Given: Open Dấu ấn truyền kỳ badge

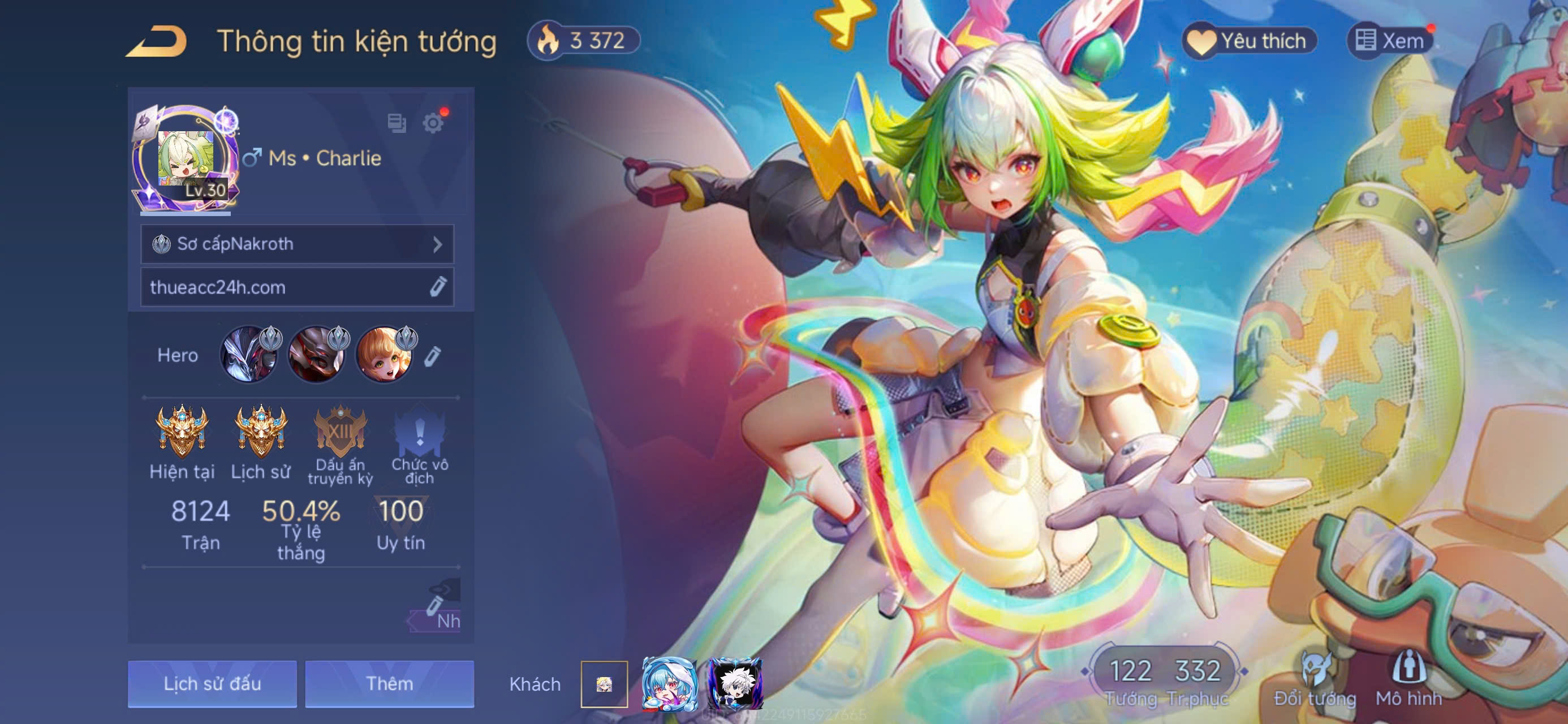Looking at the screenshot, I should point(341,431).
